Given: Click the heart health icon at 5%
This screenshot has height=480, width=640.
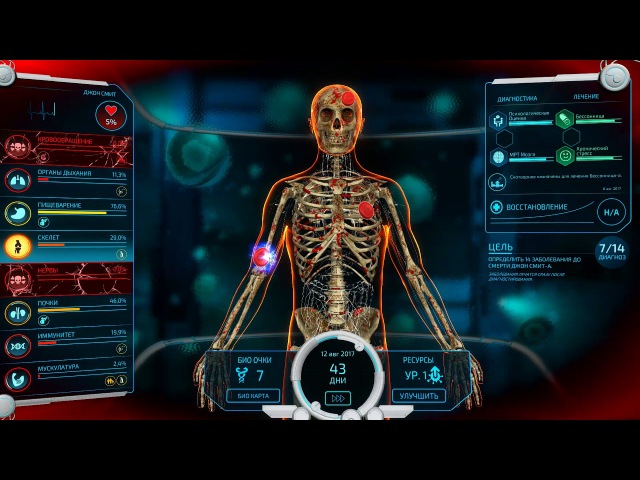Looking at the screenshot, I should tap(111, 115).
